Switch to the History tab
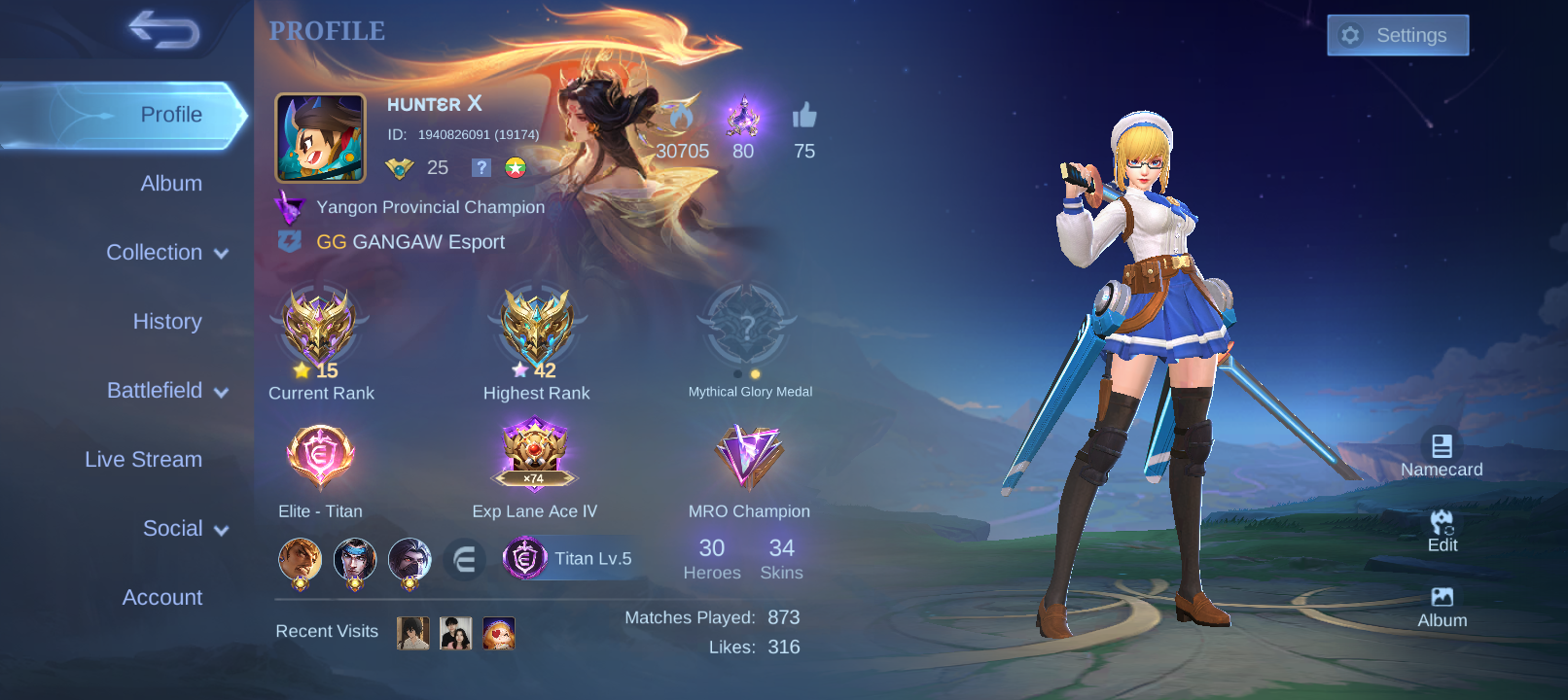The width and height of the screenshot is (1568, 700). [167, 321]
